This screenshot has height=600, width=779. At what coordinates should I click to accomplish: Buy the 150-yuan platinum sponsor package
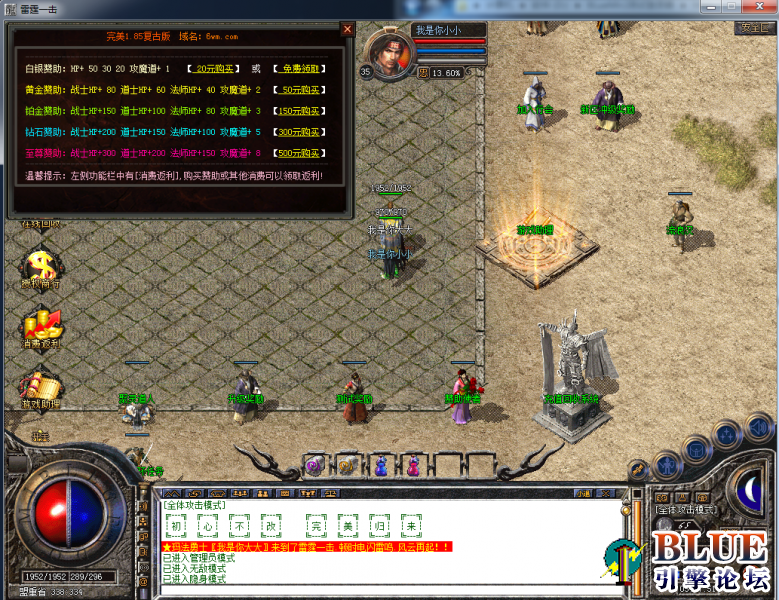tap(297, 111)
